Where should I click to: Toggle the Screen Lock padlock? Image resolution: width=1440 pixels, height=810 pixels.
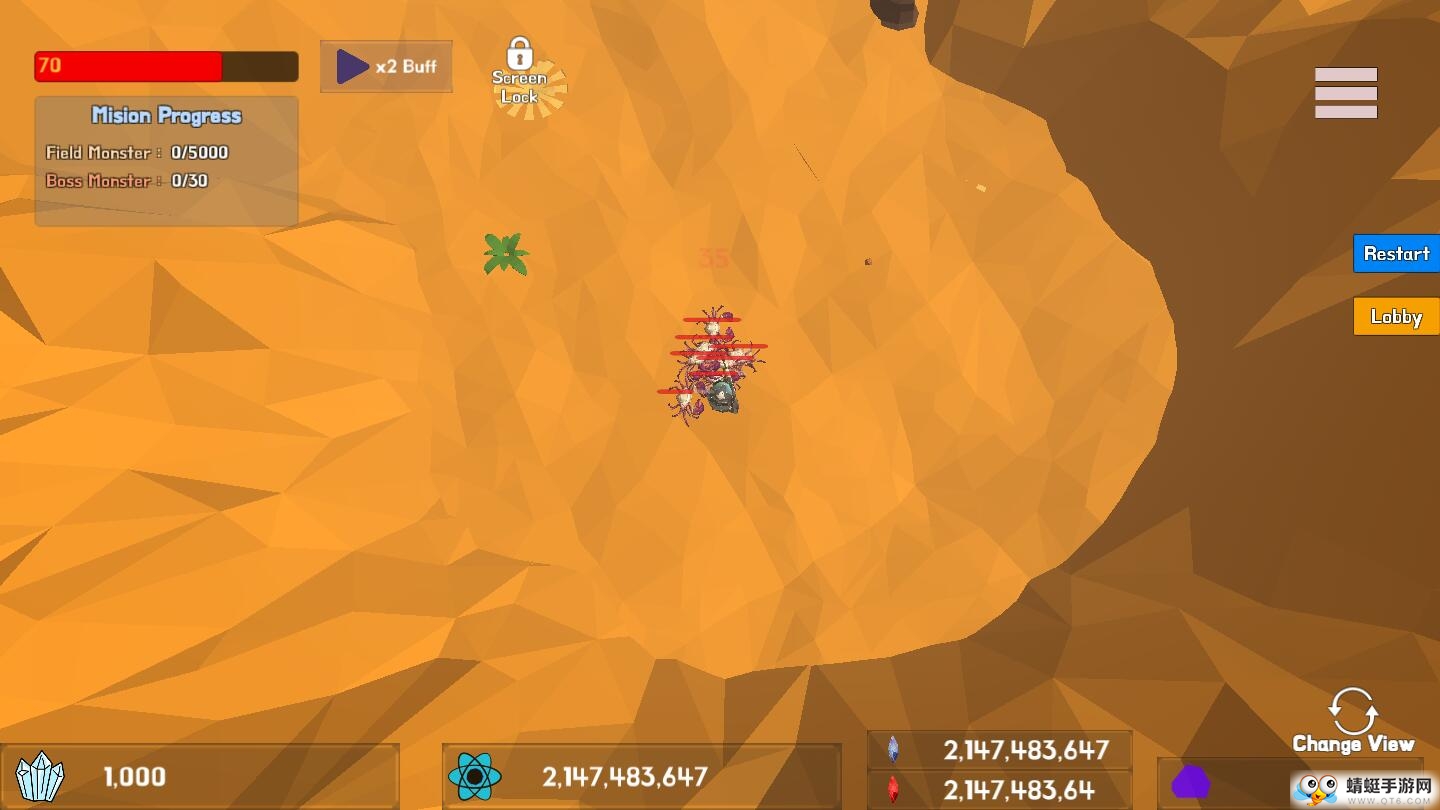[520, 72]
